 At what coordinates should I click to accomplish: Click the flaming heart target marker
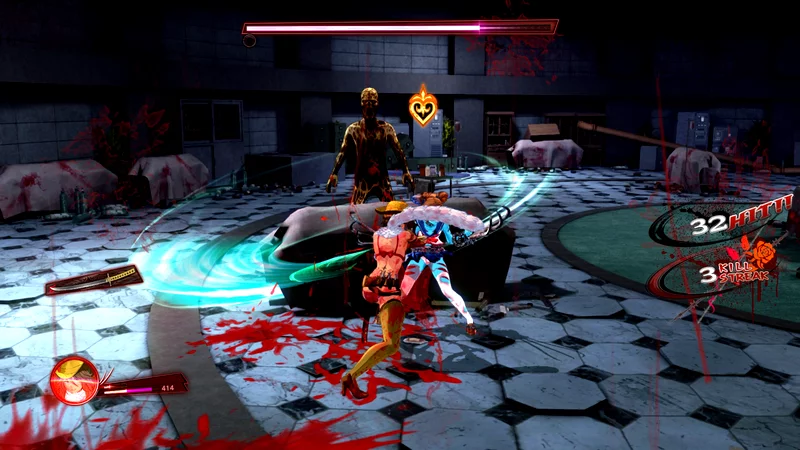pos(424,106)
